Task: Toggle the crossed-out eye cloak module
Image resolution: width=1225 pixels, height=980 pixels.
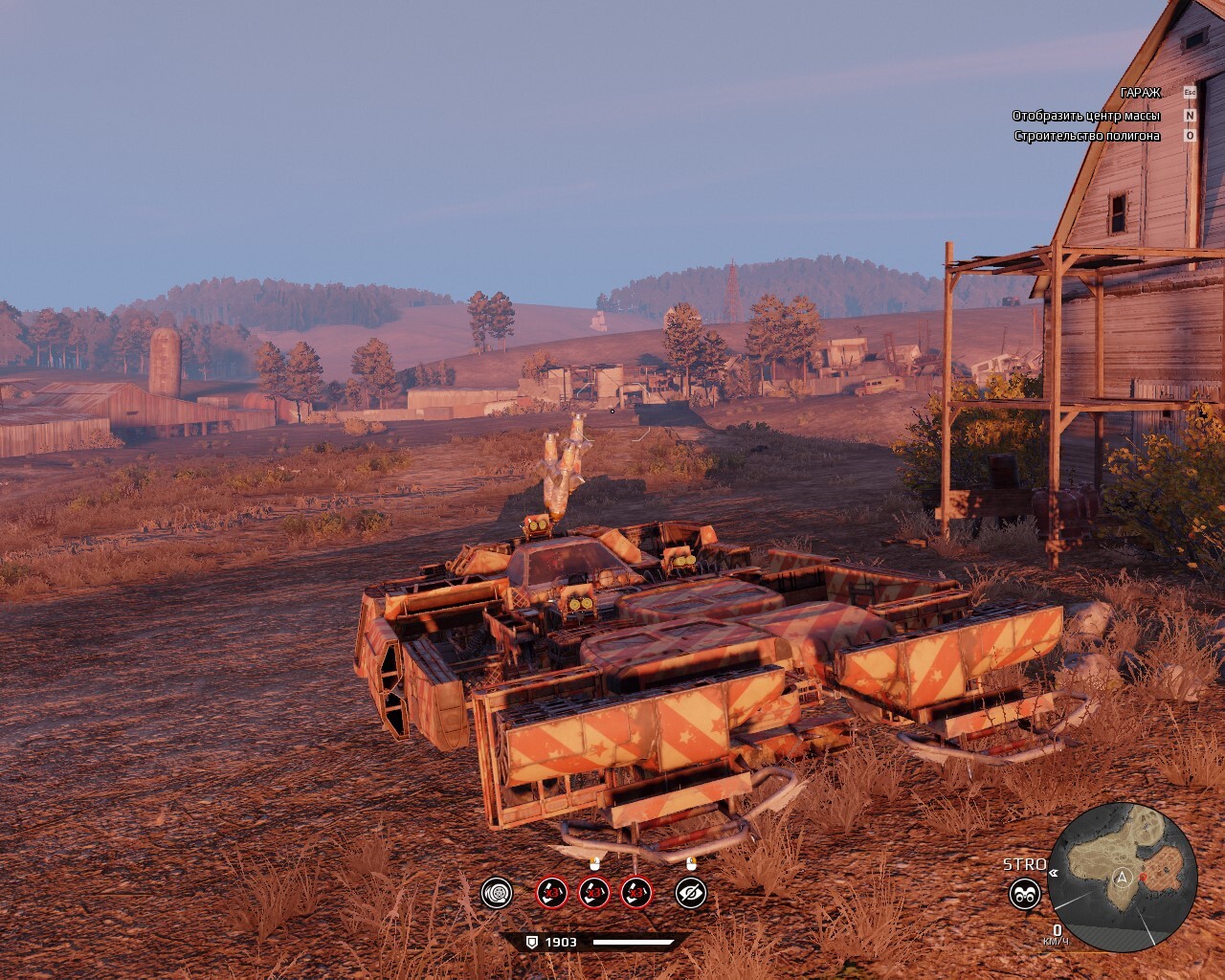Action: 690,893
